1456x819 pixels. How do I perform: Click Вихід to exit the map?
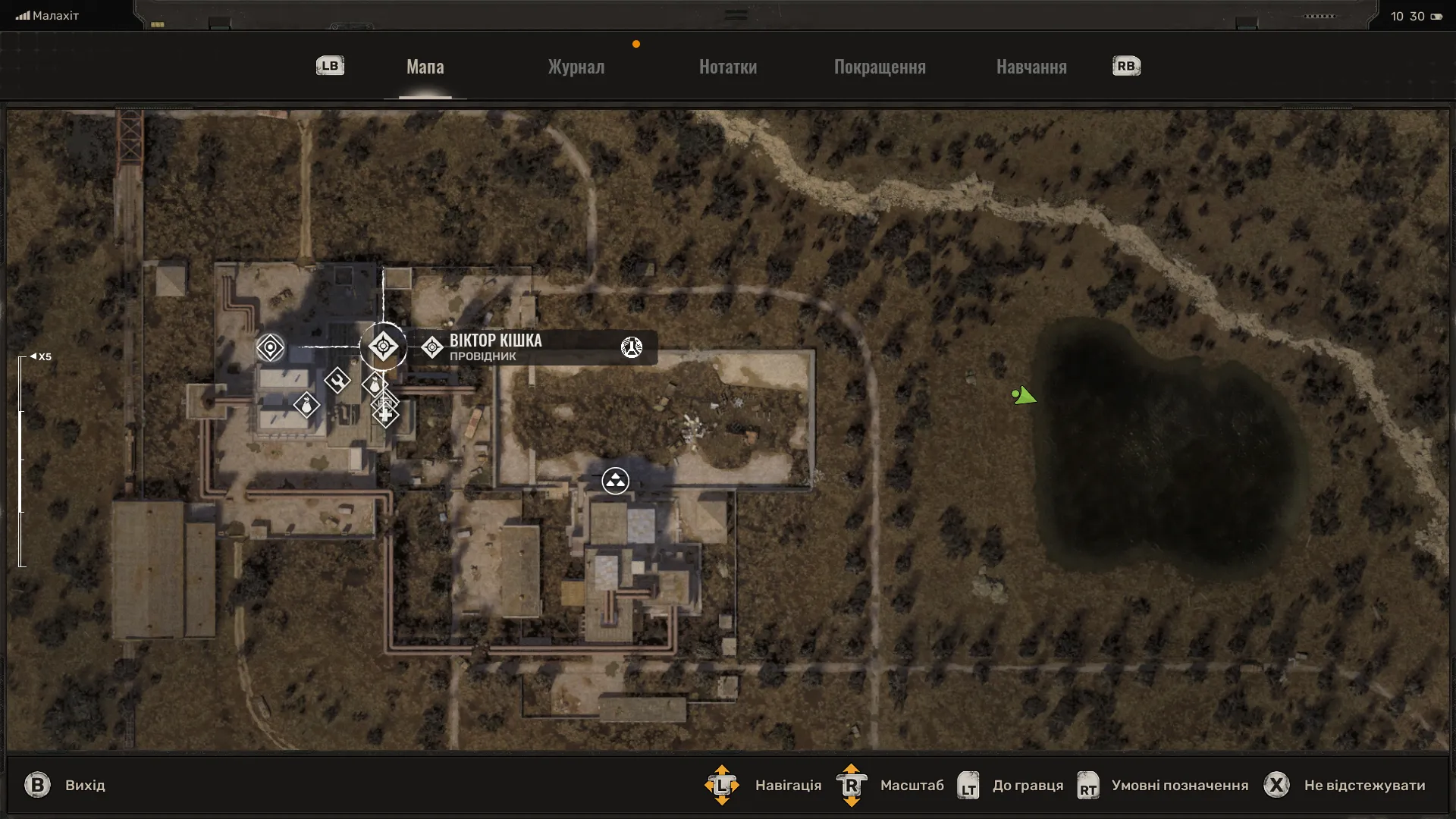[x=86, y=786]
